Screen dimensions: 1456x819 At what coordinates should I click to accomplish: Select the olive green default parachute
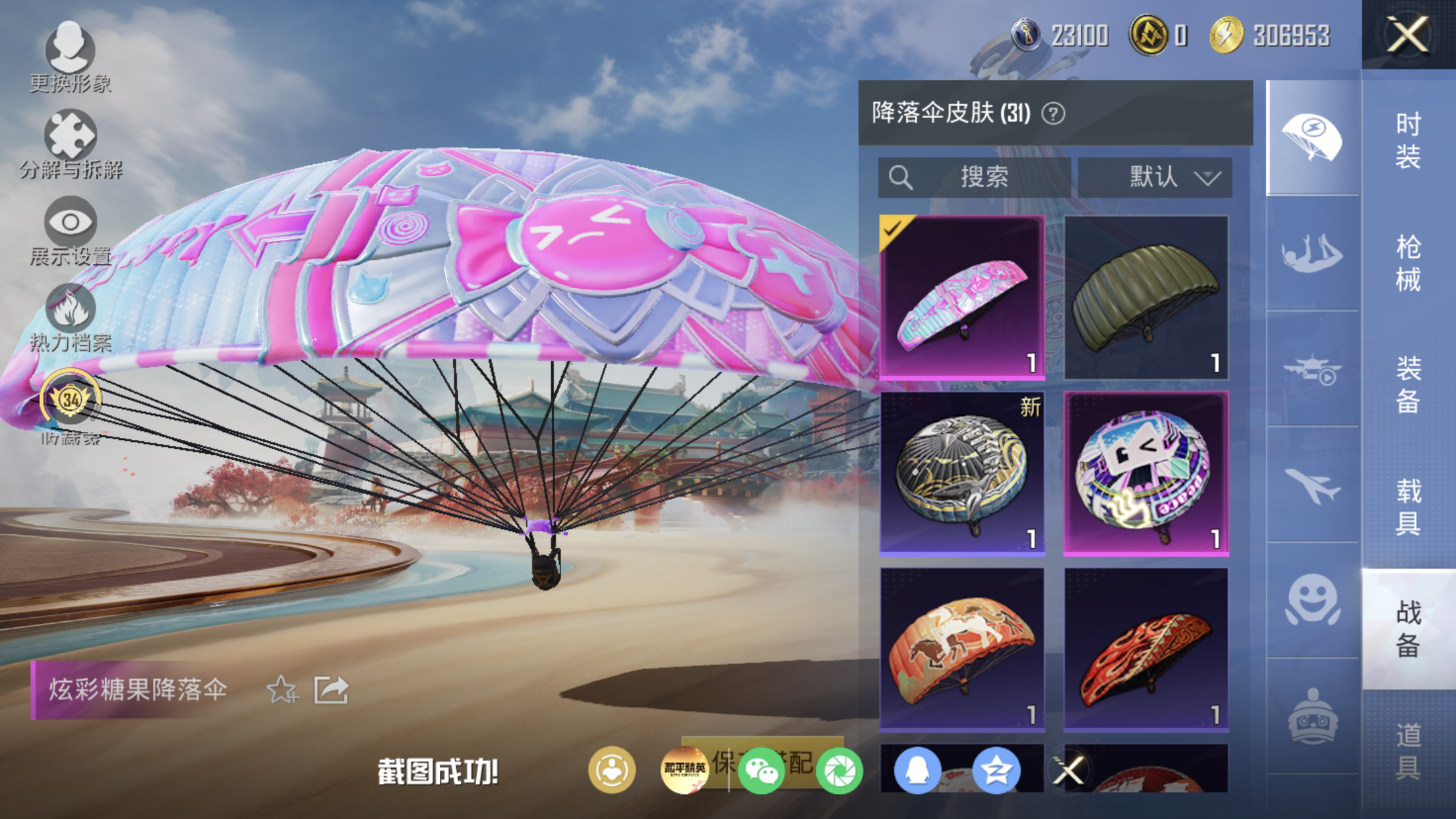pyautogui.click(x=1146, y=297)
